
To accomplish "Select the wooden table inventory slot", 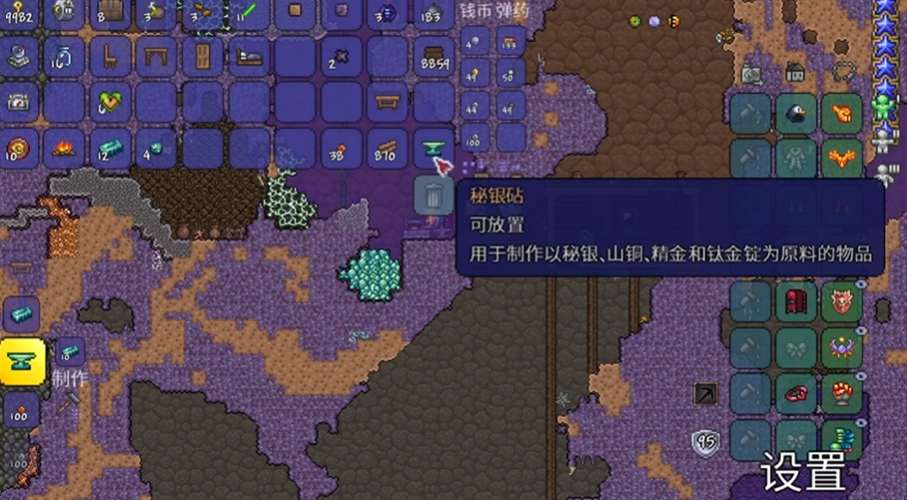I will point(158,55).
